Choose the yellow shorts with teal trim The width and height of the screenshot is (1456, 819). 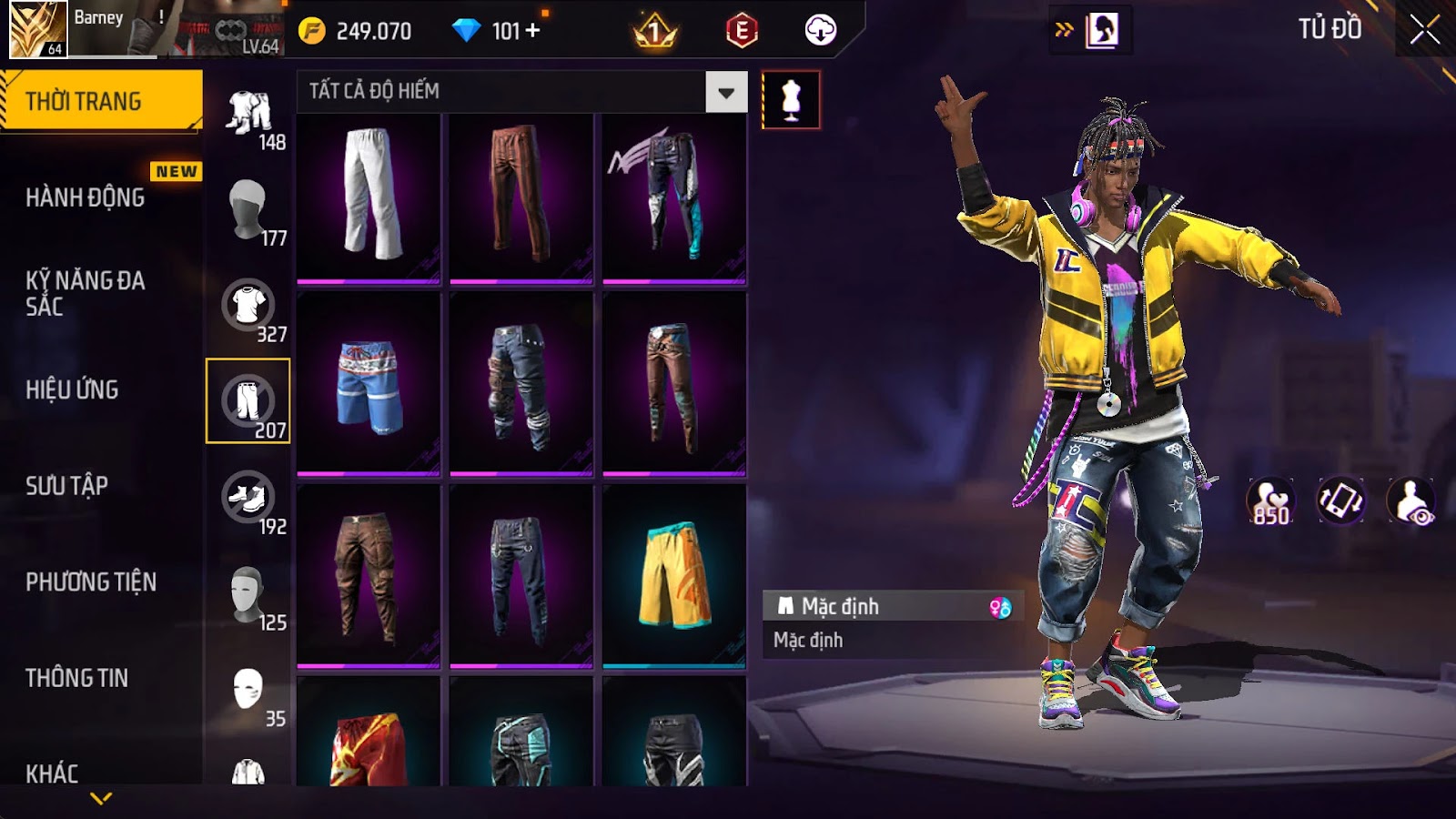pos(674,575)
